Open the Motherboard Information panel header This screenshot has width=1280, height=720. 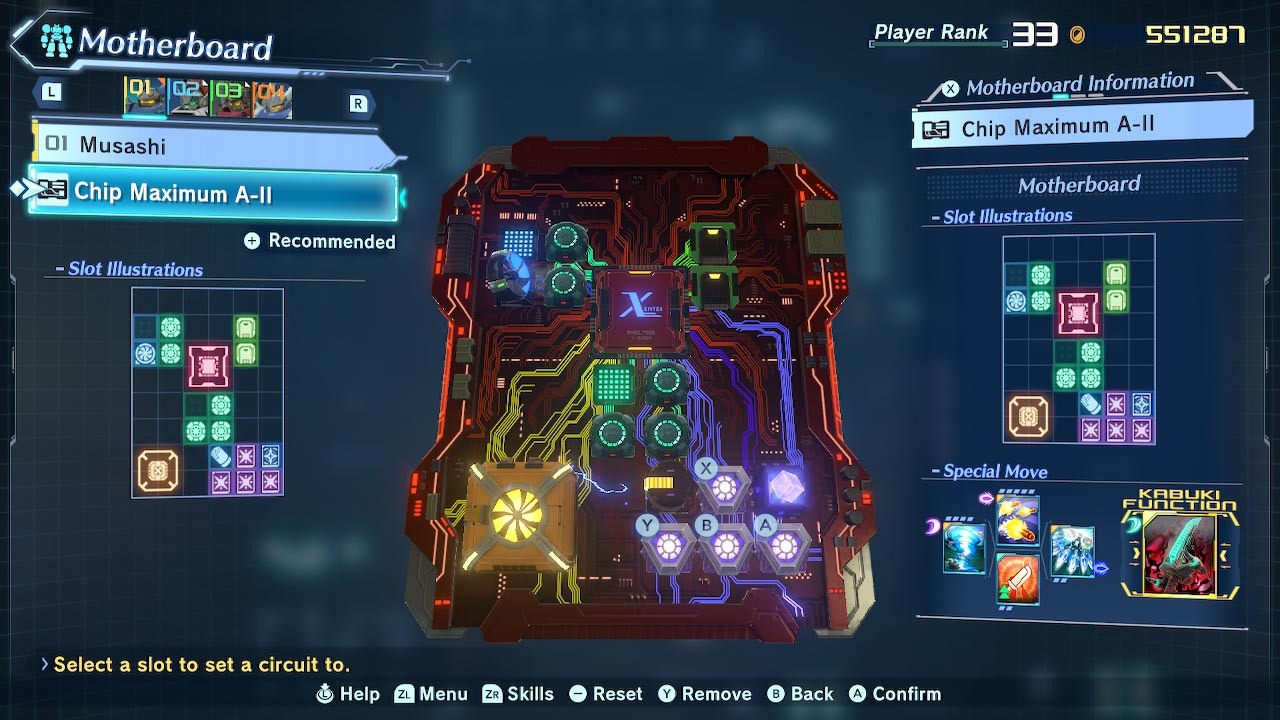pyautogui.click(x=1080, y=85)
